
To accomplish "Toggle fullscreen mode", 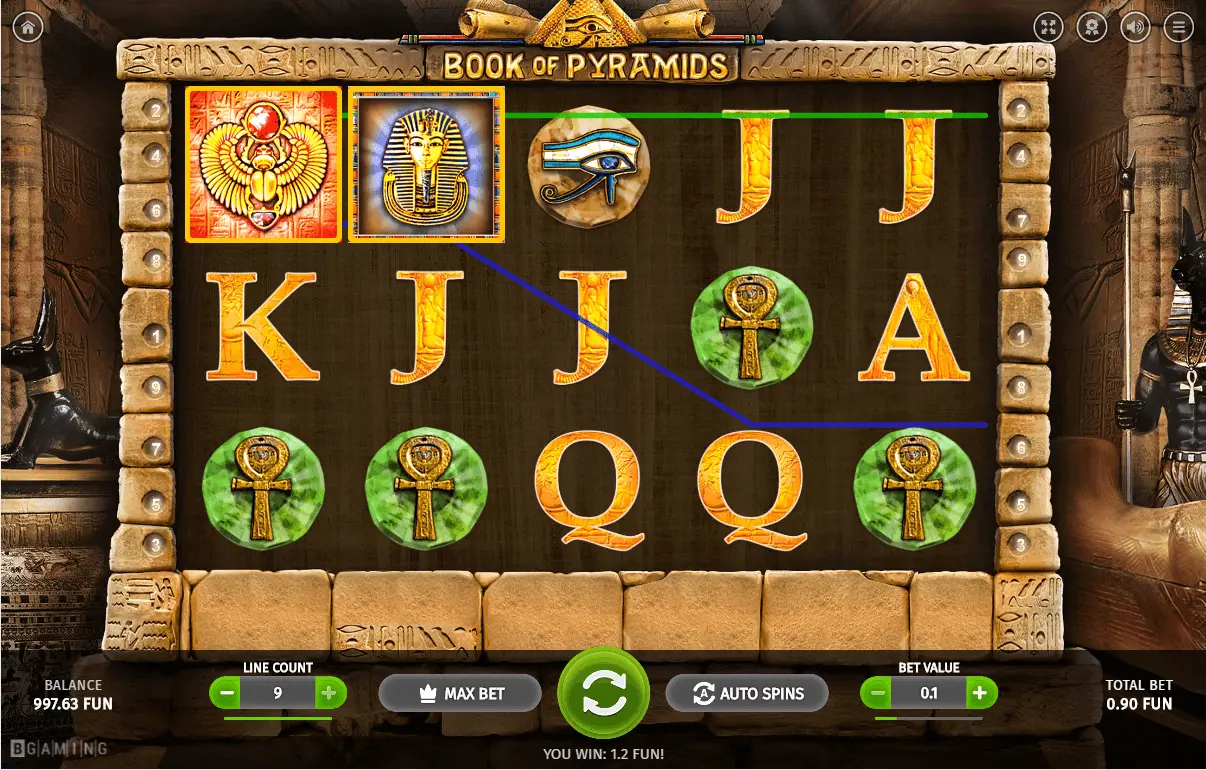I will [1048, 28].
